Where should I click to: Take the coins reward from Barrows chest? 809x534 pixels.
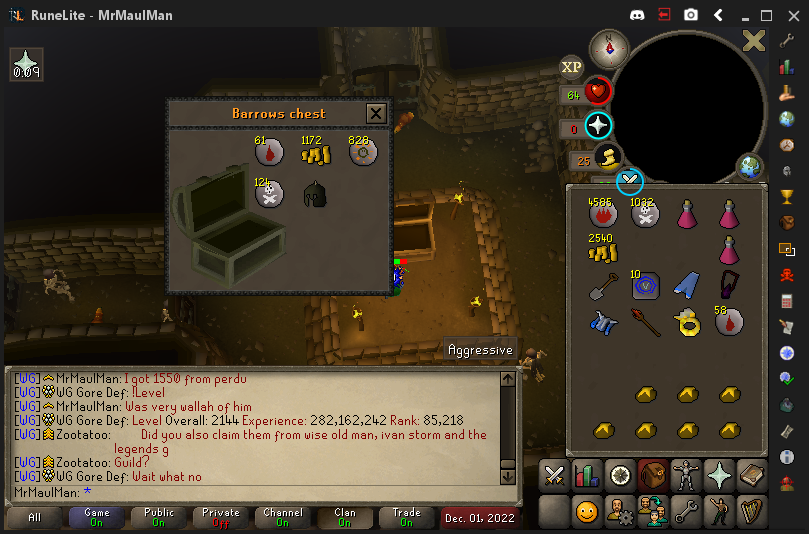point(316,153)
